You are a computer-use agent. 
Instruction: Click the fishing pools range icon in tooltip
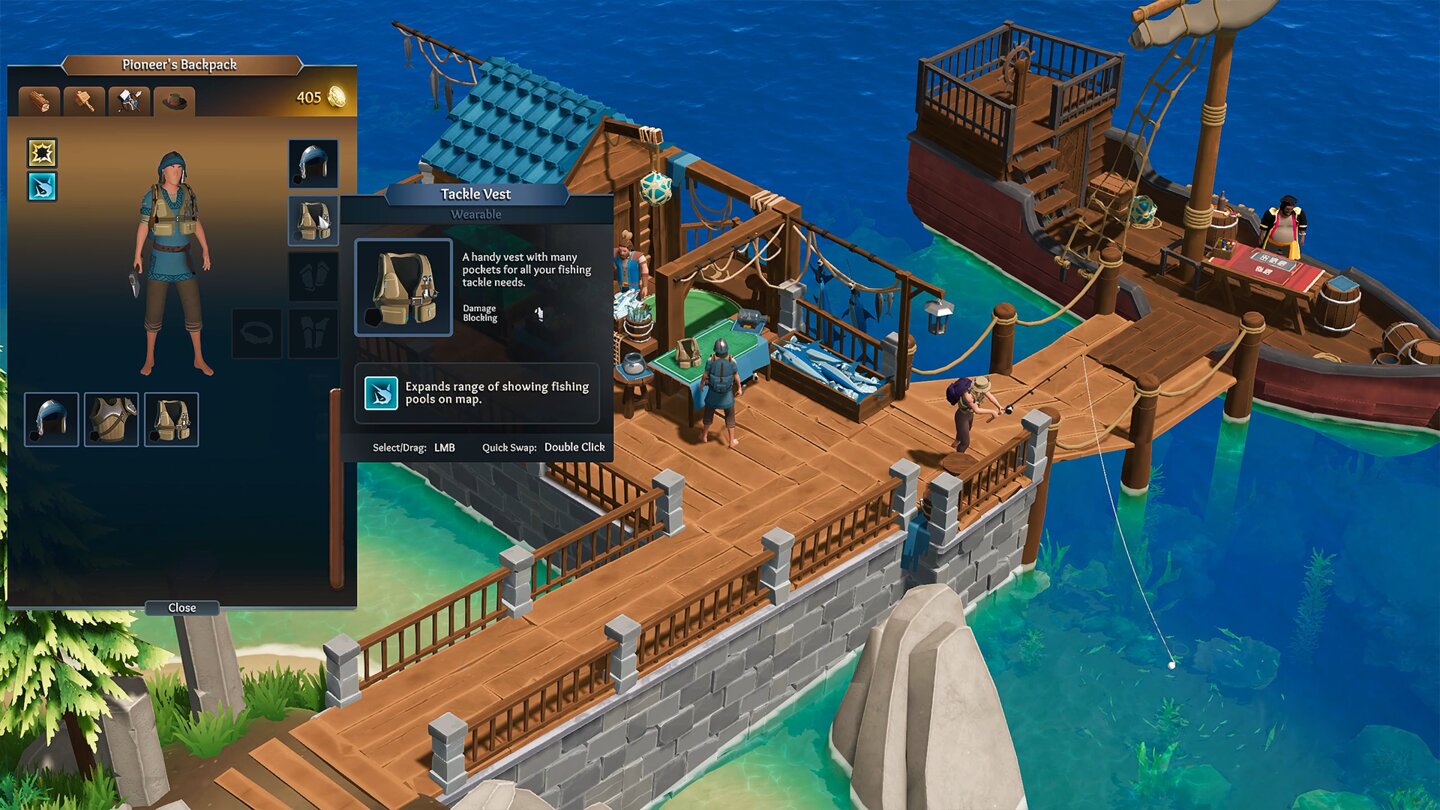[383, 393]
